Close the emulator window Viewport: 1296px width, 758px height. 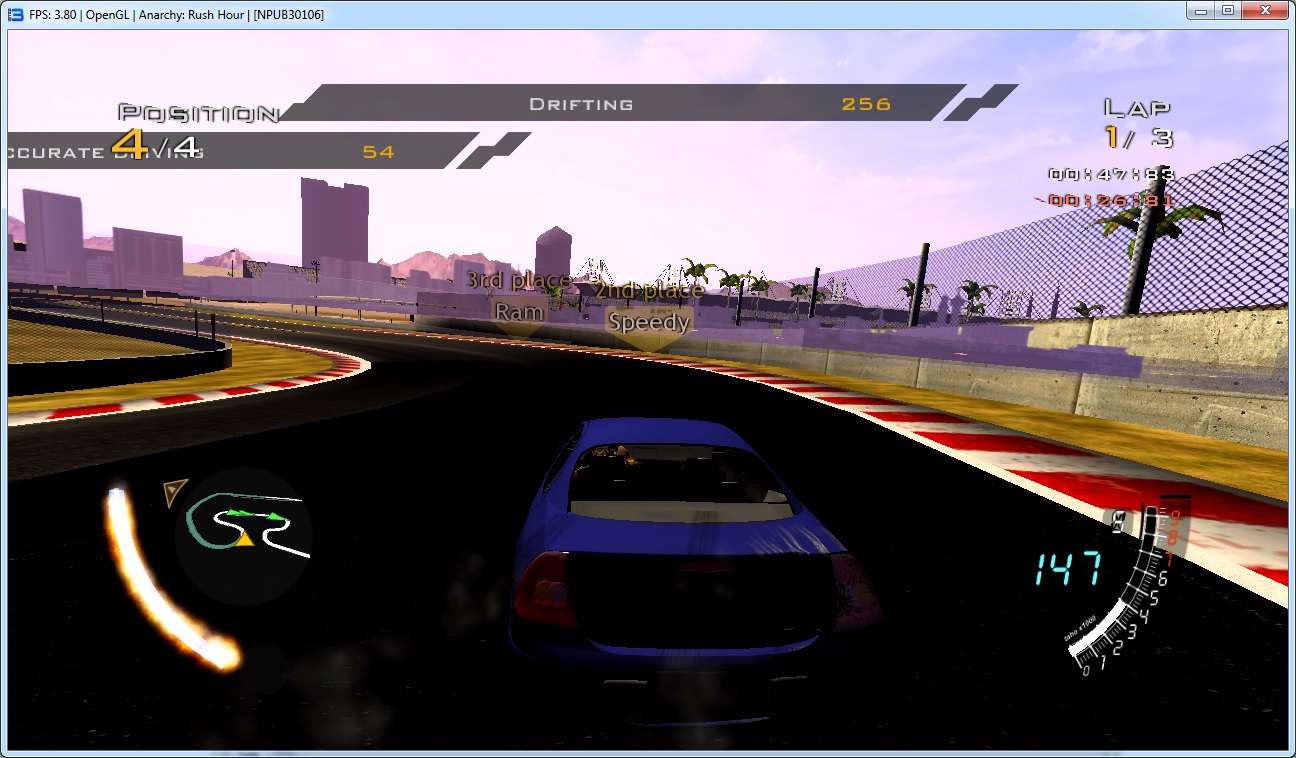tap(1265, 10)
